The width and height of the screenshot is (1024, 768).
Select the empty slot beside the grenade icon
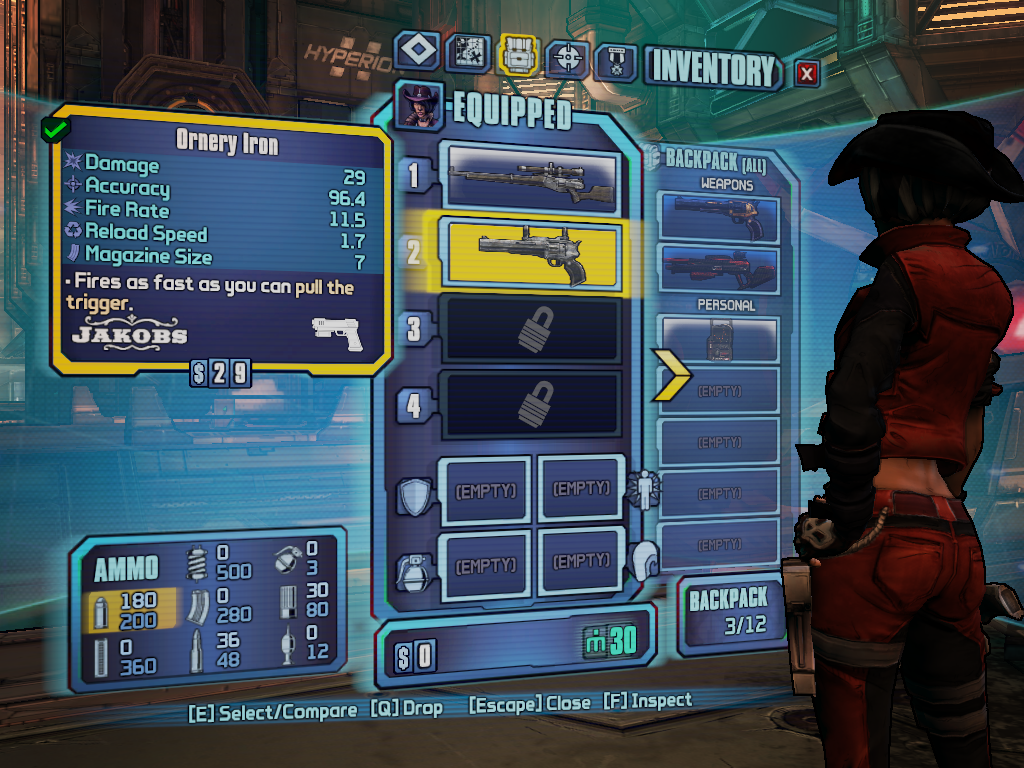[486, 565]
